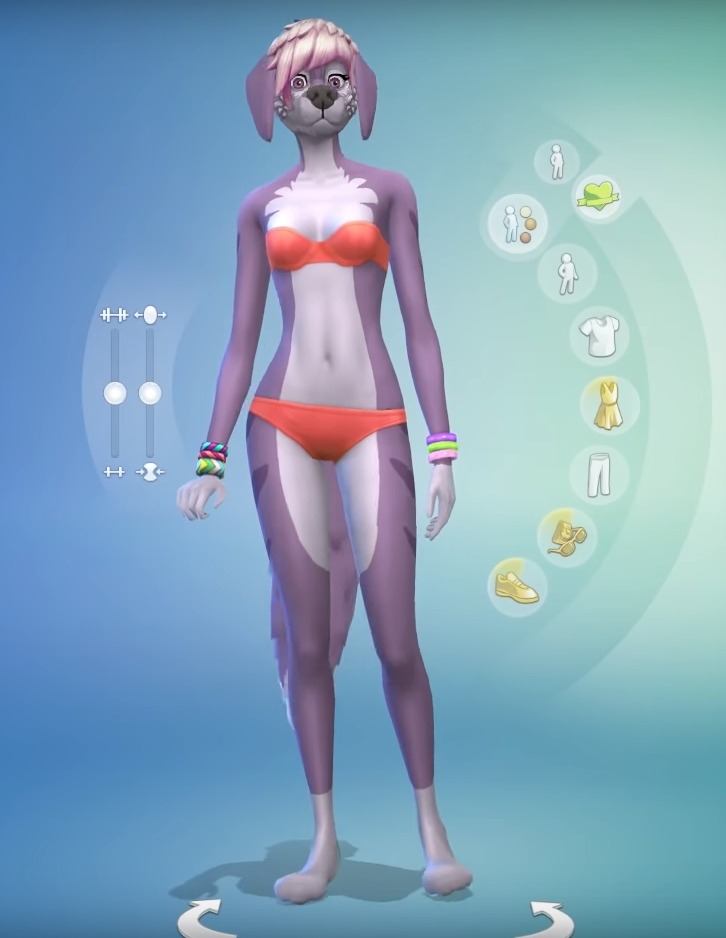Select the sunglasses accessories category

tap(566, 536)
